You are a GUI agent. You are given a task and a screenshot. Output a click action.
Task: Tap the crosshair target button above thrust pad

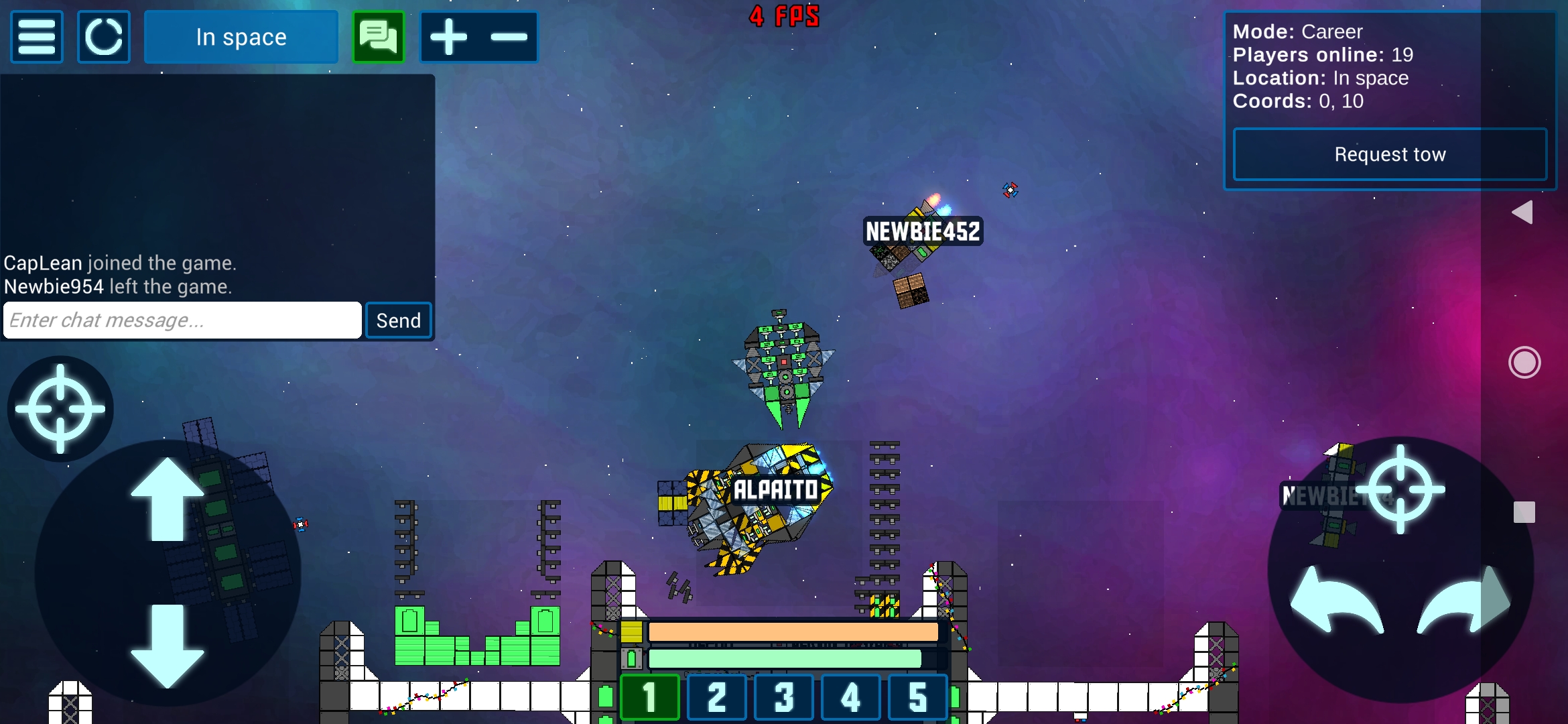tap(60, 408)
